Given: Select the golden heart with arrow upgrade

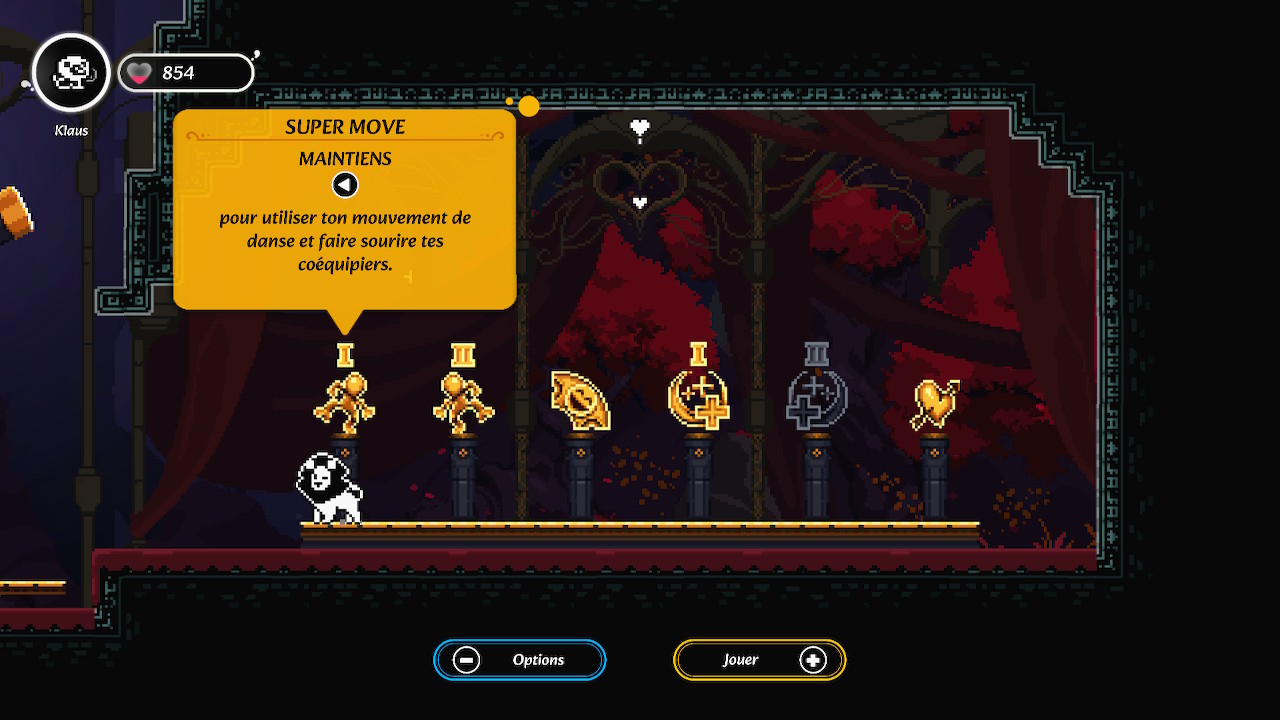Looking at the screenshot, I should pyautogui.click(x=934, y=403).
